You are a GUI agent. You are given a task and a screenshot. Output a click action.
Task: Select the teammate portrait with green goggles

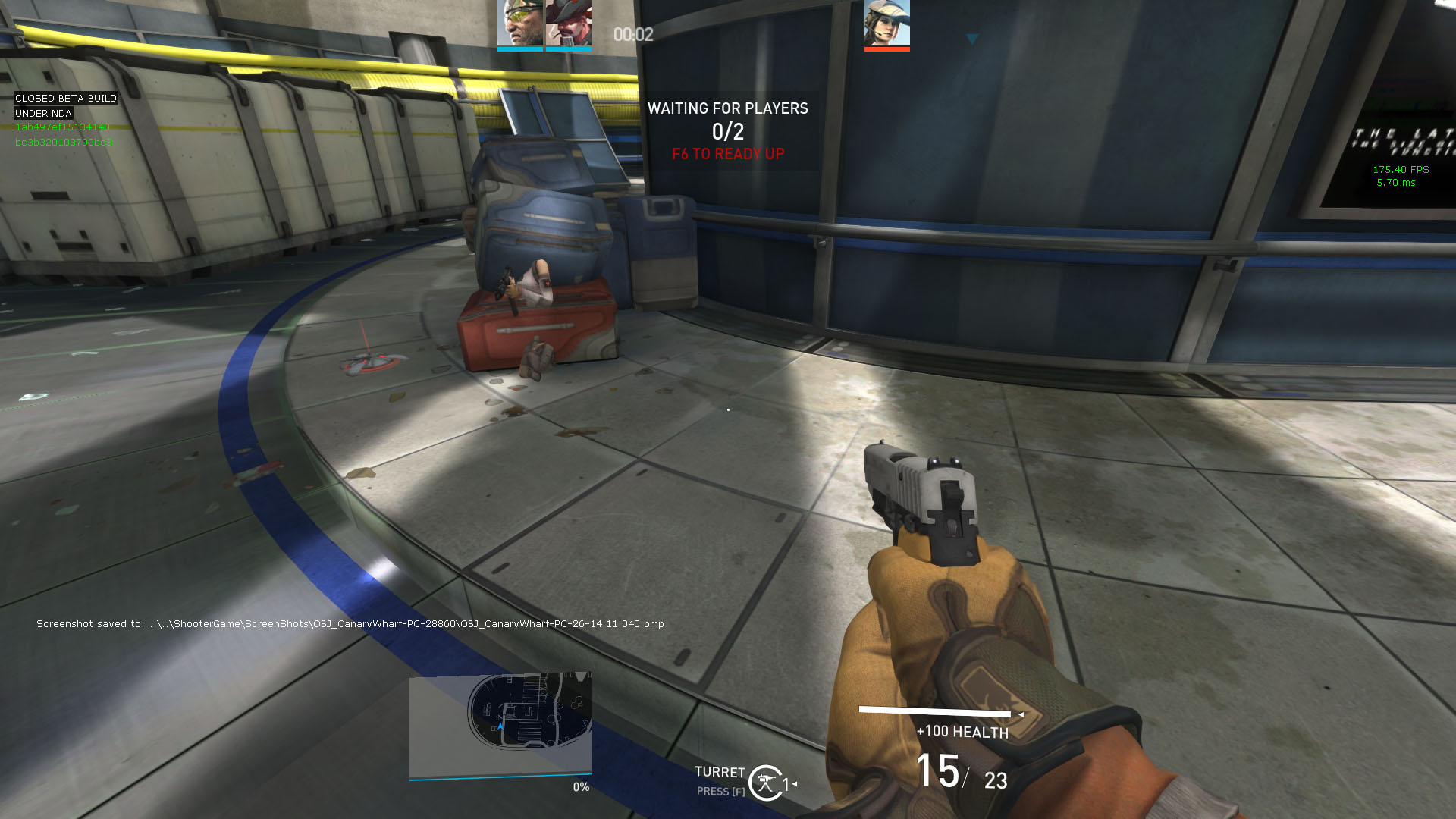520,24
